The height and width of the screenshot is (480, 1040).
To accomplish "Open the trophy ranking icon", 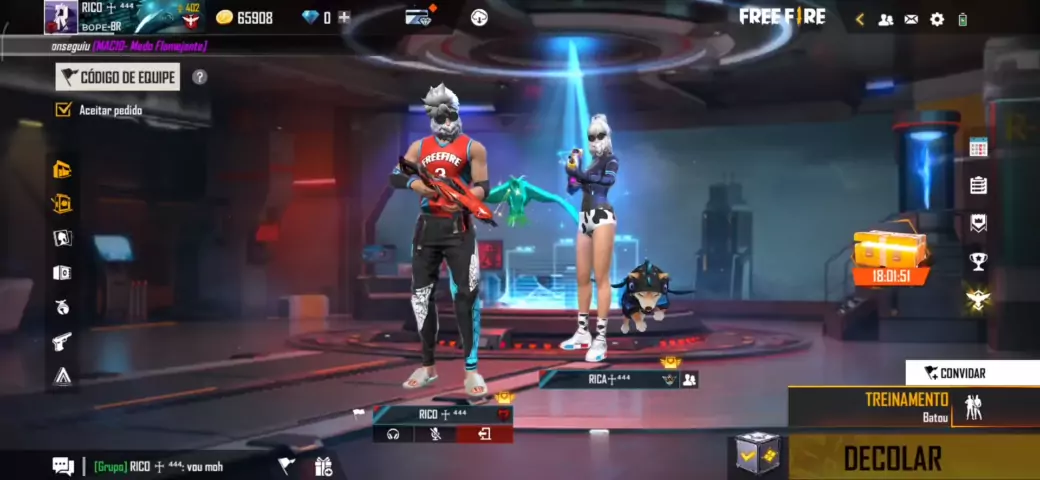I will point(978,261).
